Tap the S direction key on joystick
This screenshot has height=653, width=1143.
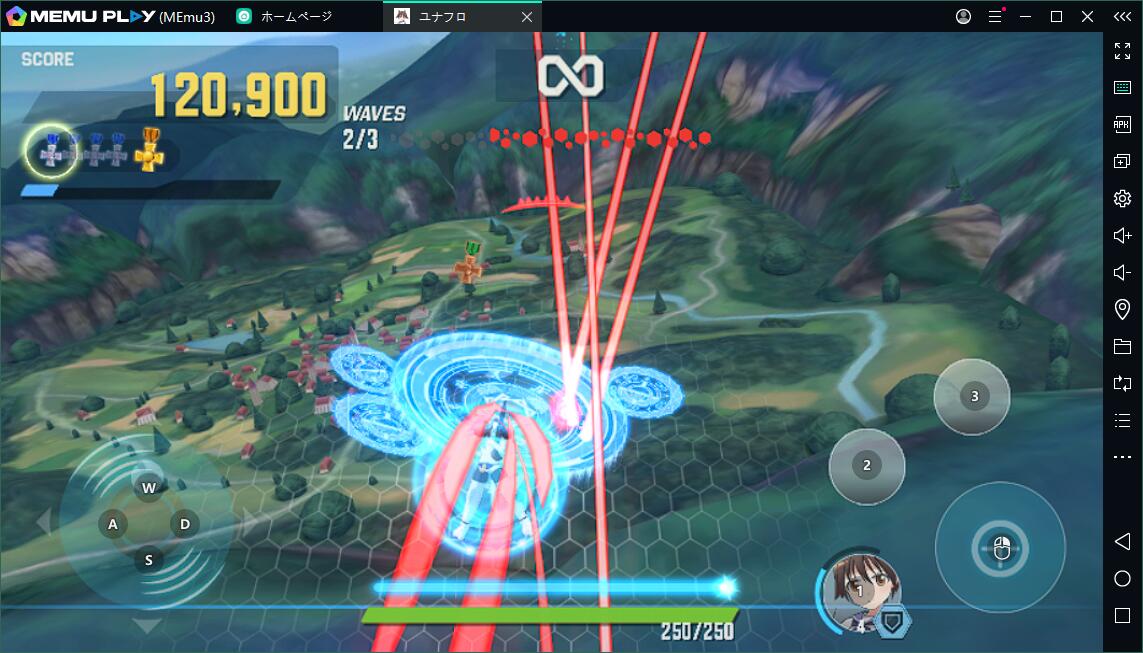pos(149,560)
